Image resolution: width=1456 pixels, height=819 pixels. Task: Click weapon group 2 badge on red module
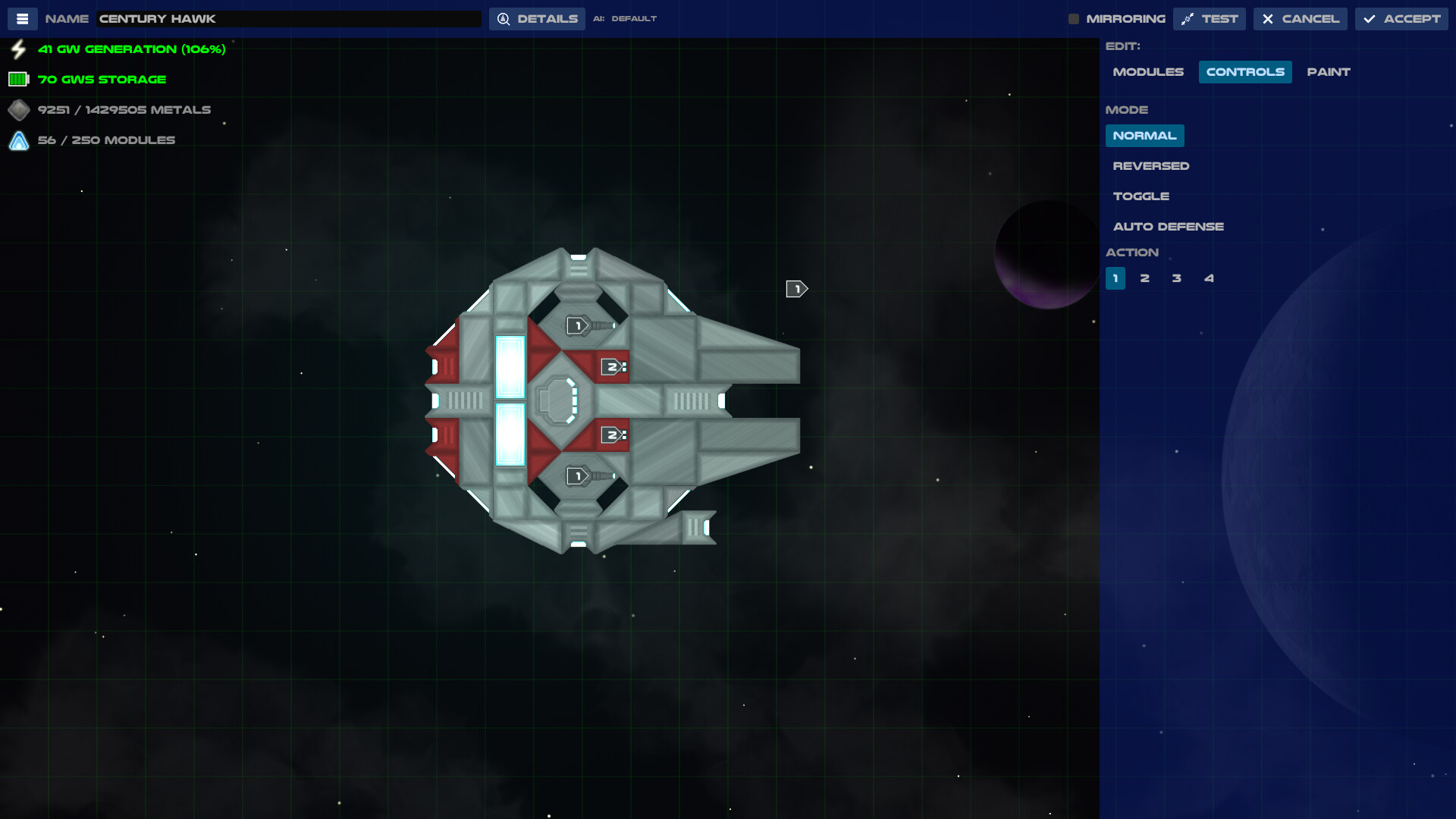click(x=611, y=366)
